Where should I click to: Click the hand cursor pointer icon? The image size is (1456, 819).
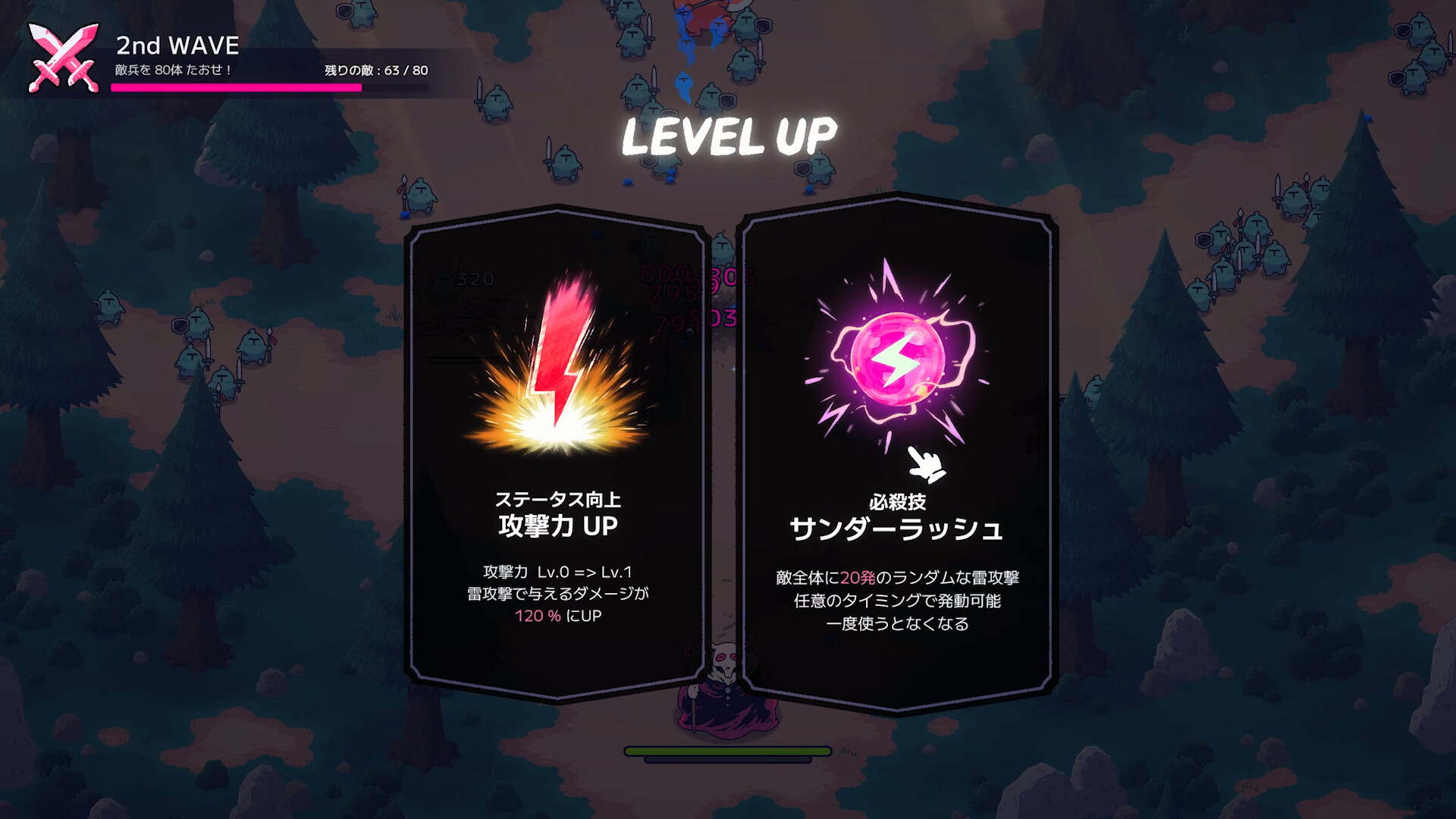click(927, 465)
